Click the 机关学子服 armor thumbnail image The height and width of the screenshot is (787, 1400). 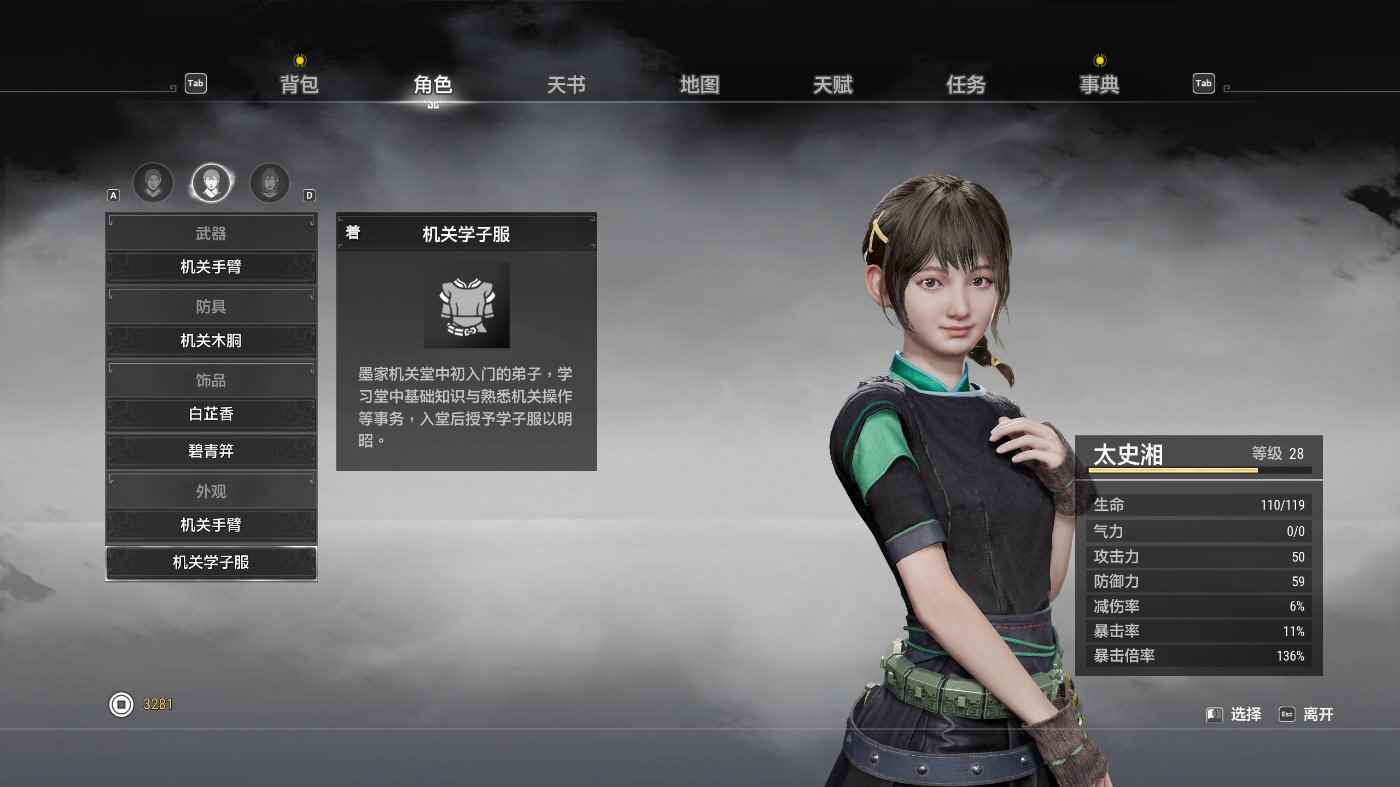[466, 305]
